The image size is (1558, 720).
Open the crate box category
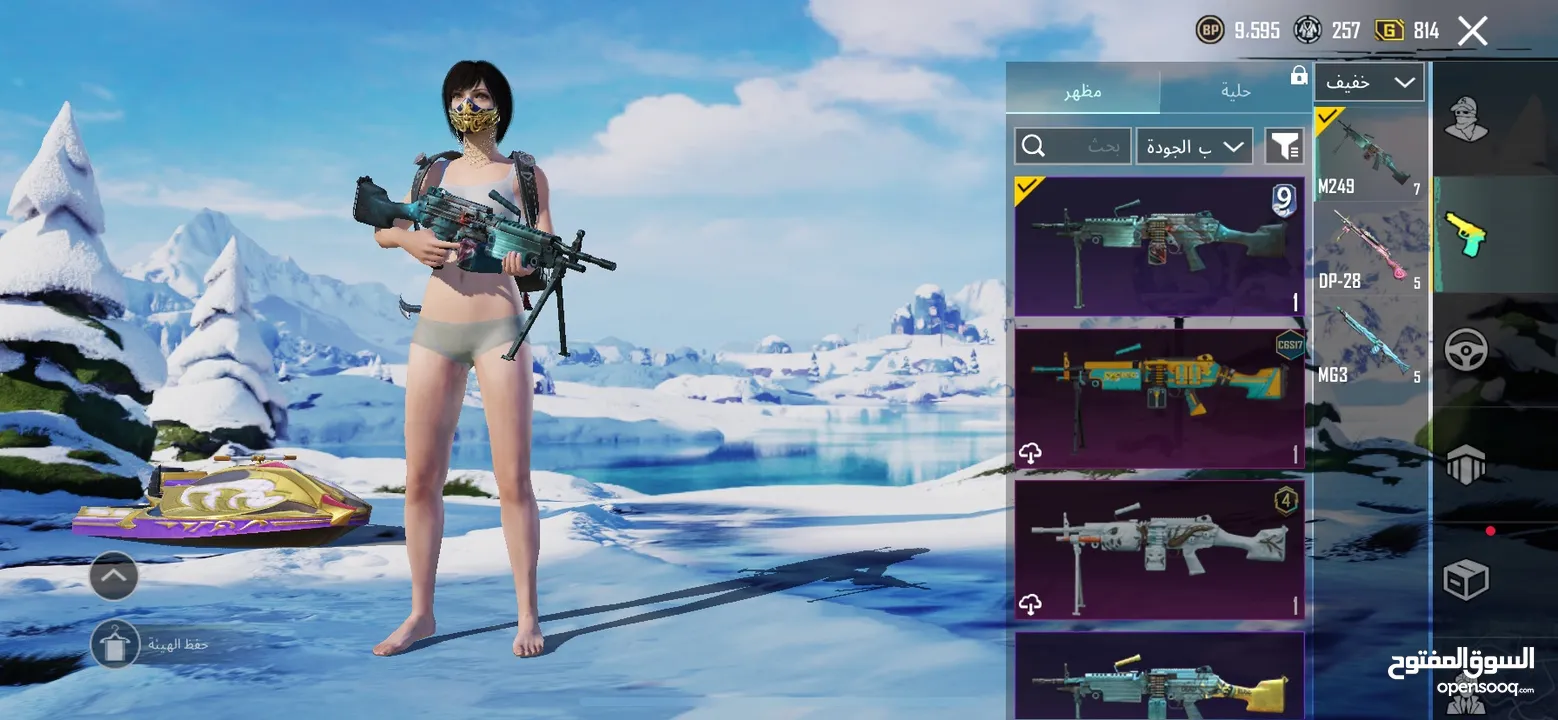point(1465,578)
